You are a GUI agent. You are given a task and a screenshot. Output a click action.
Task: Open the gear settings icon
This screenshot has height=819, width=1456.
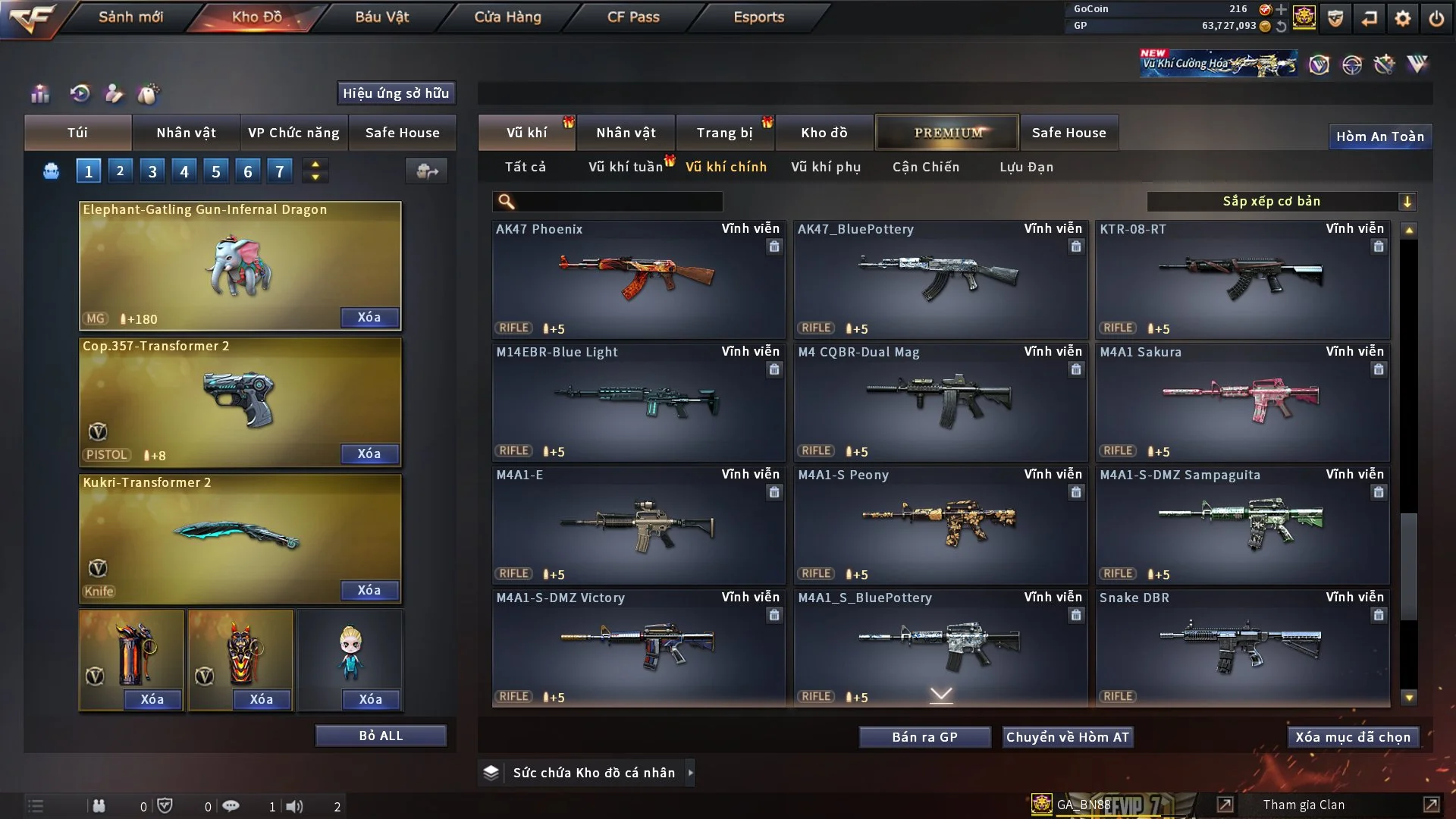tap(1402, 18)
